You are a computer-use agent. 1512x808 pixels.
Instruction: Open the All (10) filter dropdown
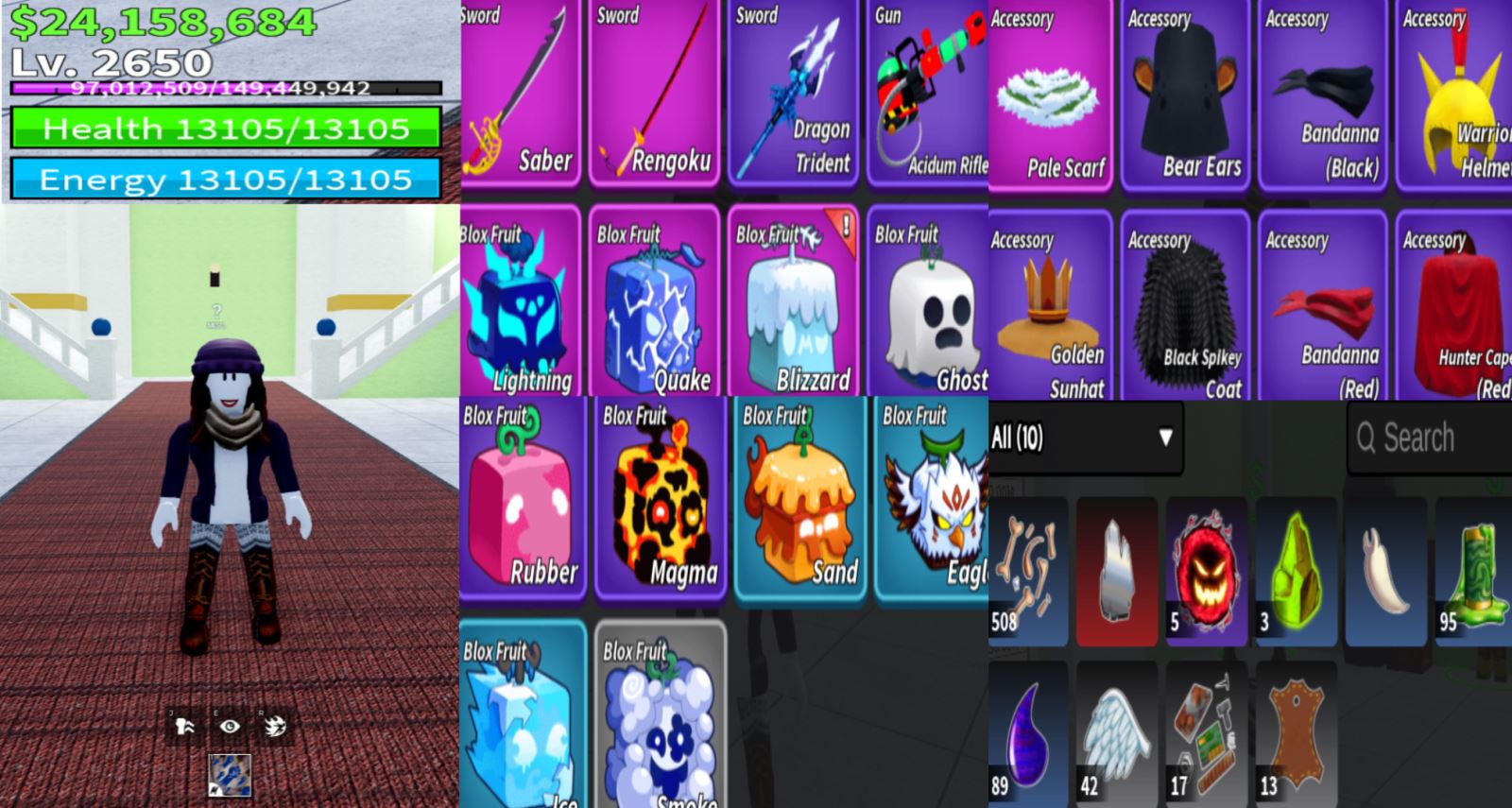click(x=1085, y=438)
